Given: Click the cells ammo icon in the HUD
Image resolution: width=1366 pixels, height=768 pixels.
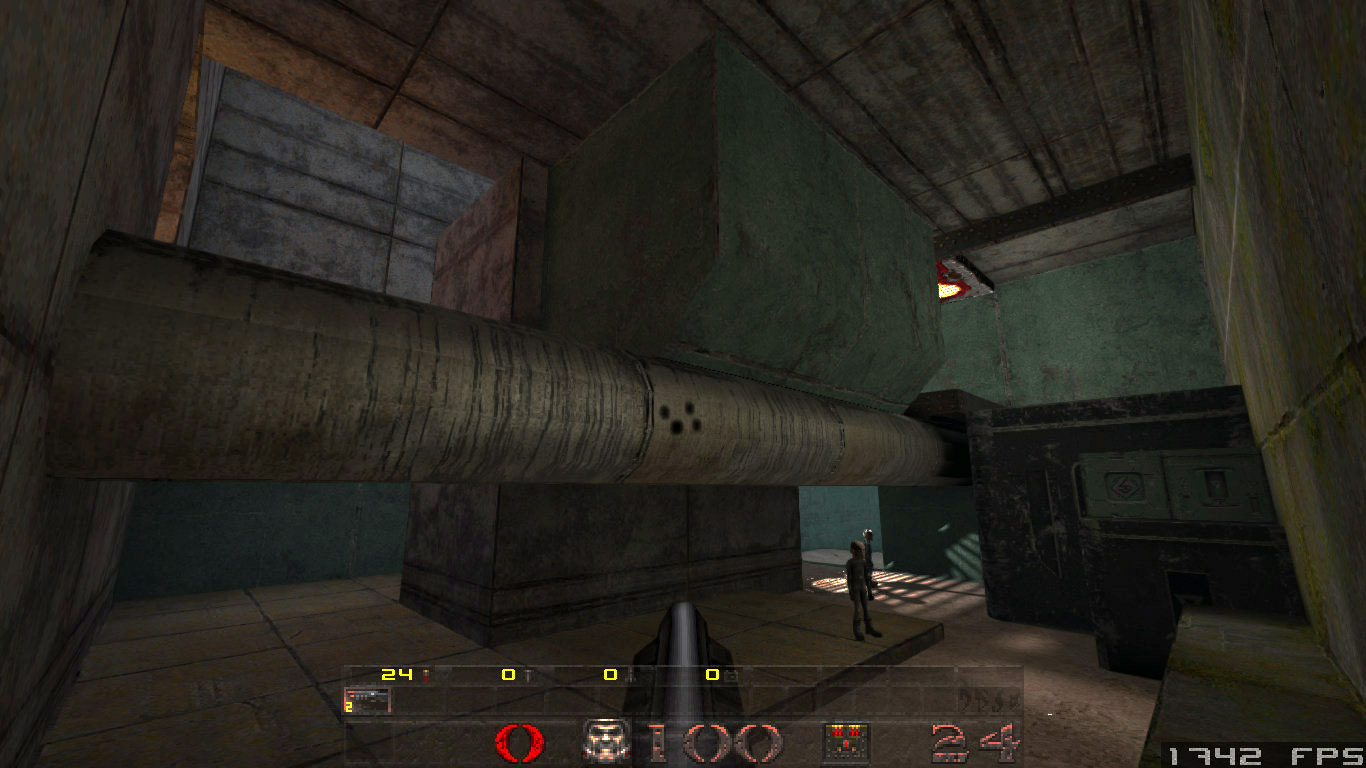Looking at the screenshot, I should click(x=730, y=676).
